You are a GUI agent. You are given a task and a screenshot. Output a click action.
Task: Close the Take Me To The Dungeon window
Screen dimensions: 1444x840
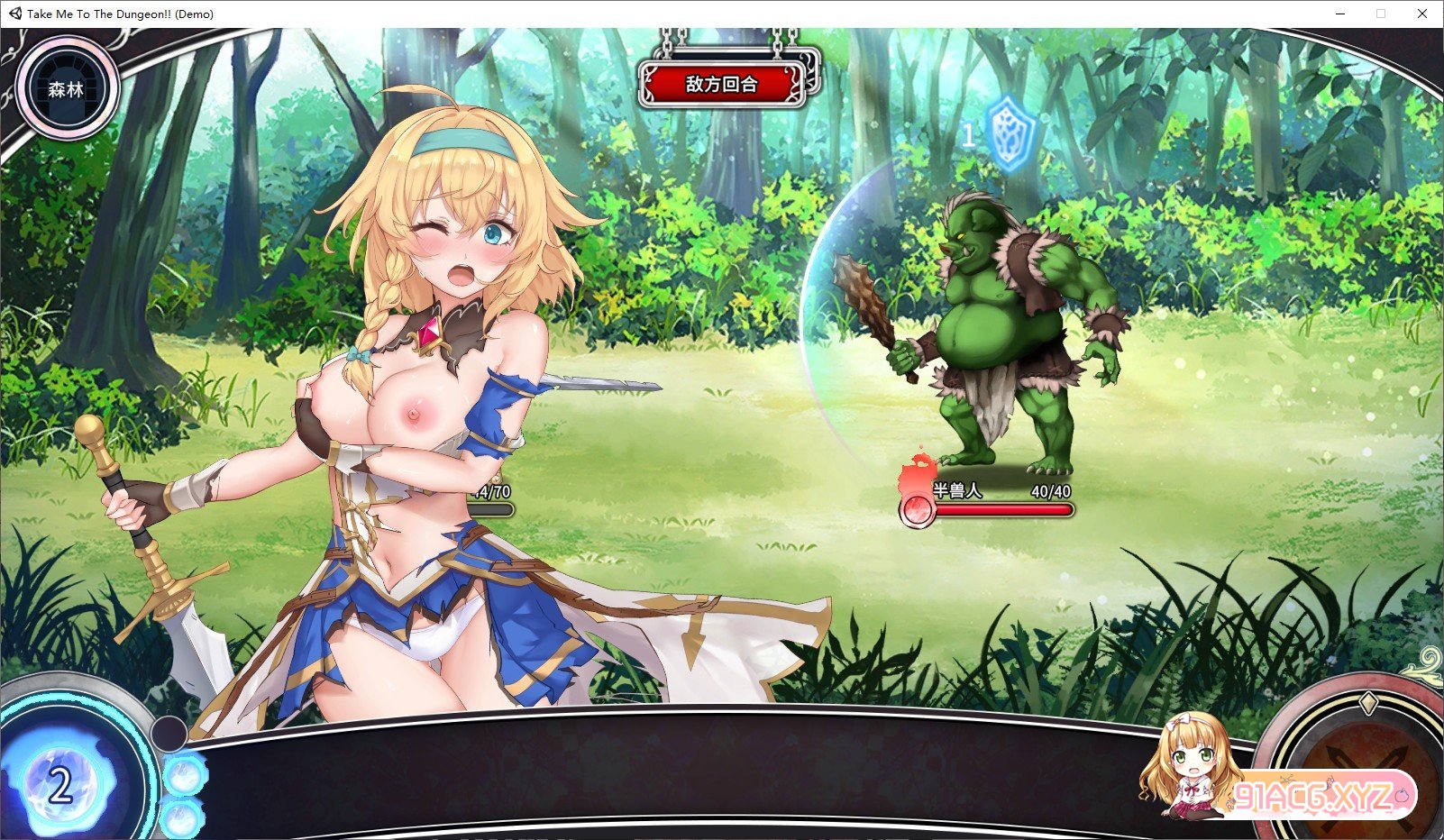[1421, 14]
